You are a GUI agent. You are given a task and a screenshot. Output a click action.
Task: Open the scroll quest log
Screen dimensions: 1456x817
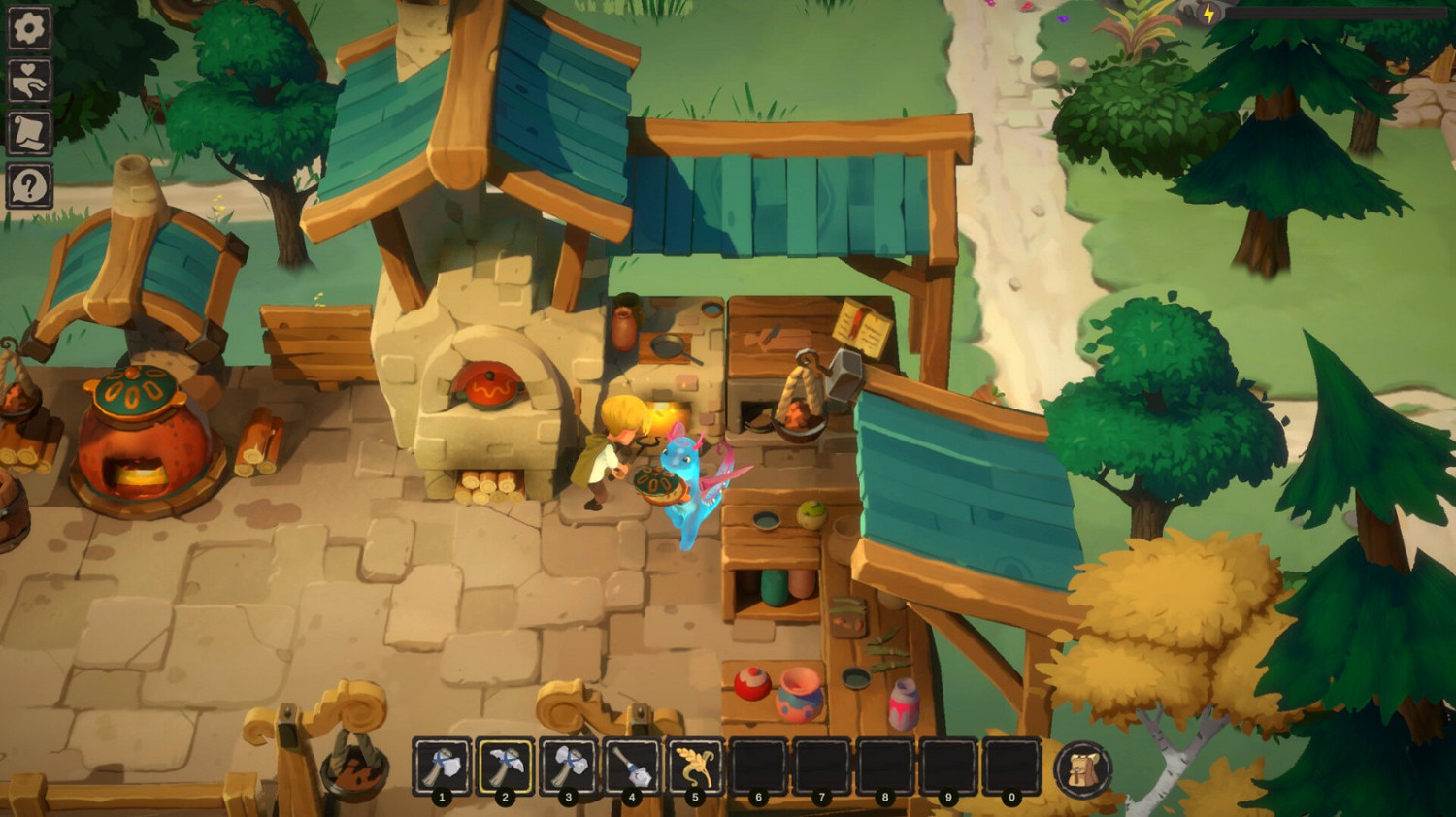pyautogui.click(x=29, y=133)
